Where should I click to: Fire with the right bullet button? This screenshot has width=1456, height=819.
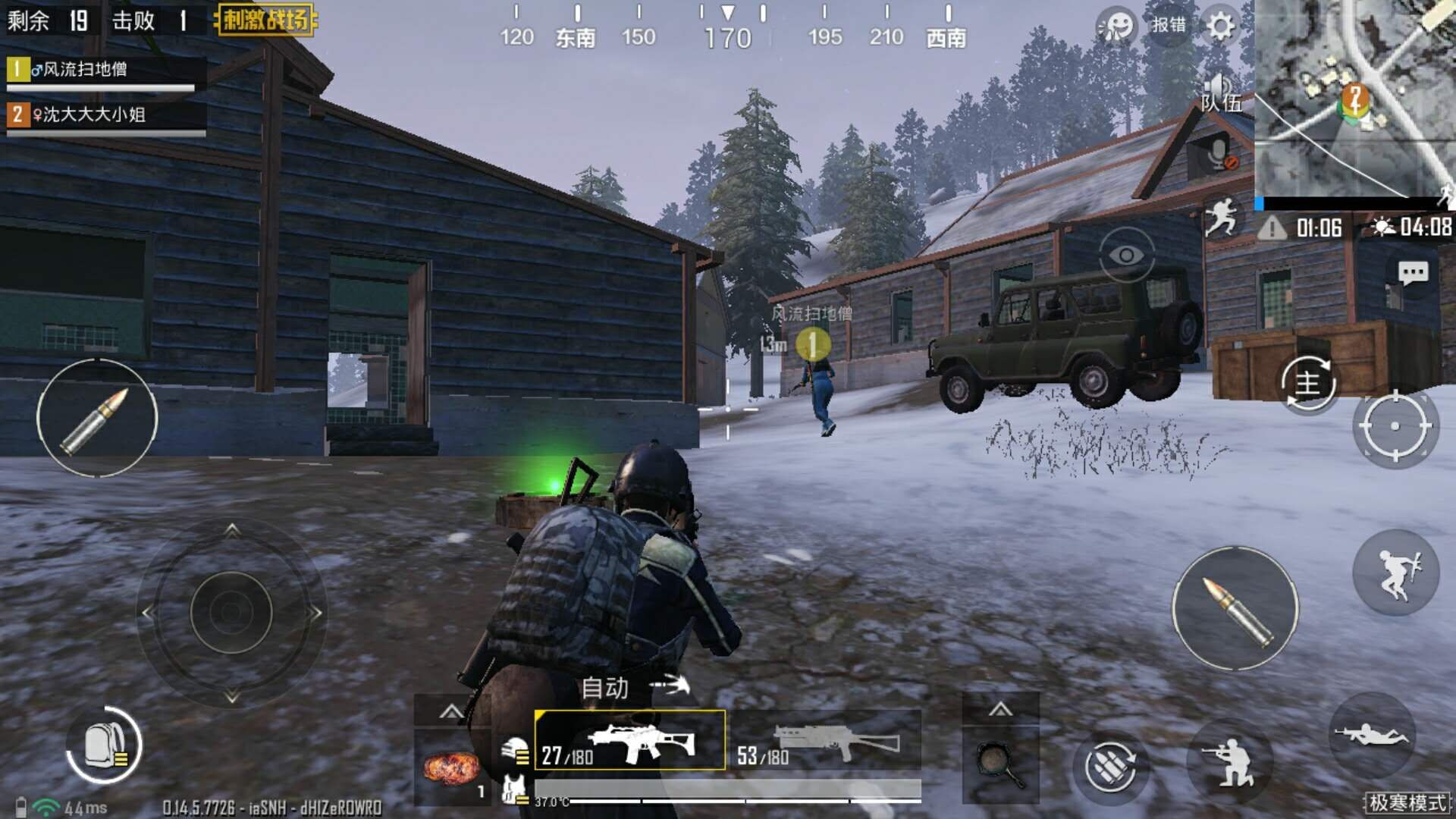point(1235,608)
